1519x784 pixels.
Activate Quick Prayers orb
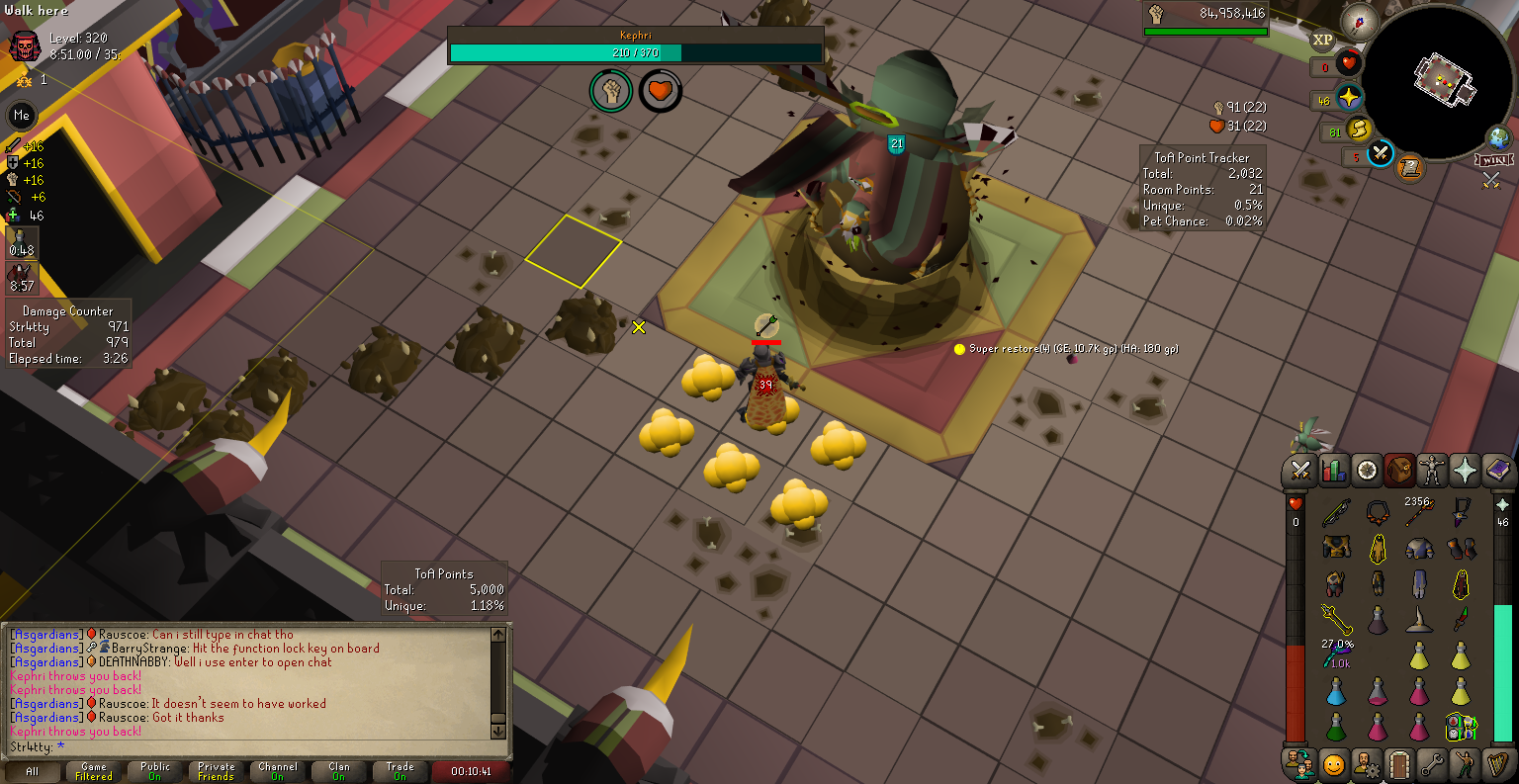(x=1349, y=98)
